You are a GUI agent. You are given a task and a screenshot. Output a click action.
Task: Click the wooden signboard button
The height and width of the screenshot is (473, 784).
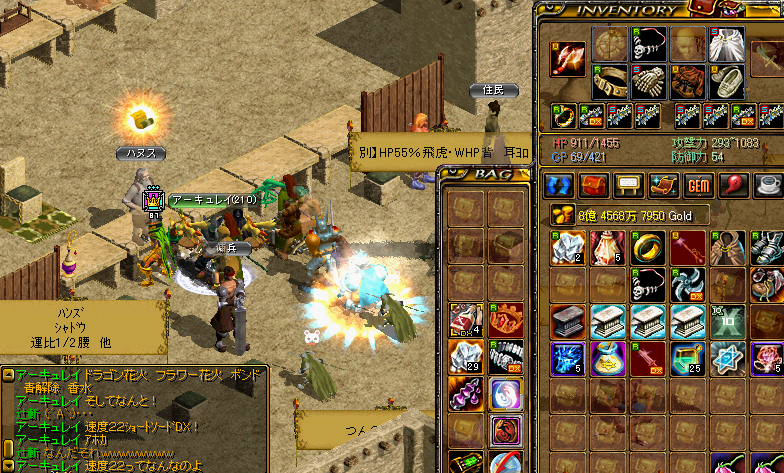tap(629, 186)
